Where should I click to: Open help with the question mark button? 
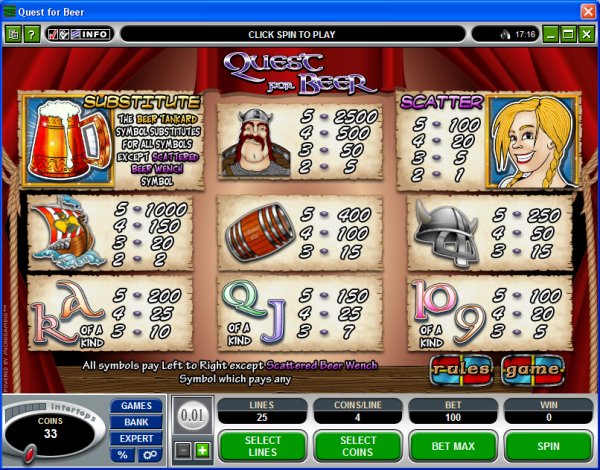(x=32, y=34)
